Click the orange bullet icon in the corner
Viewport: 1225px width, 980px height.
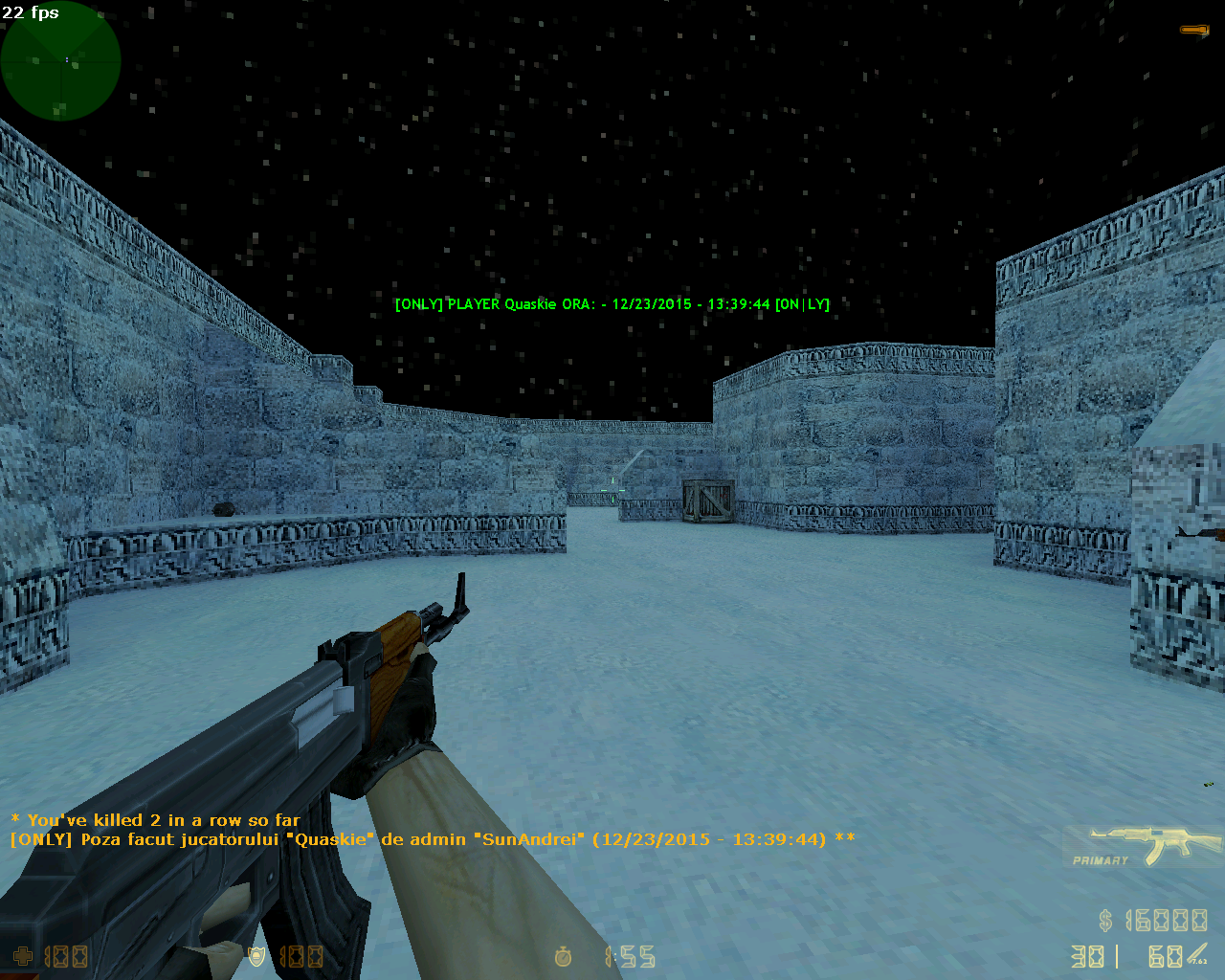[1193, 31]
